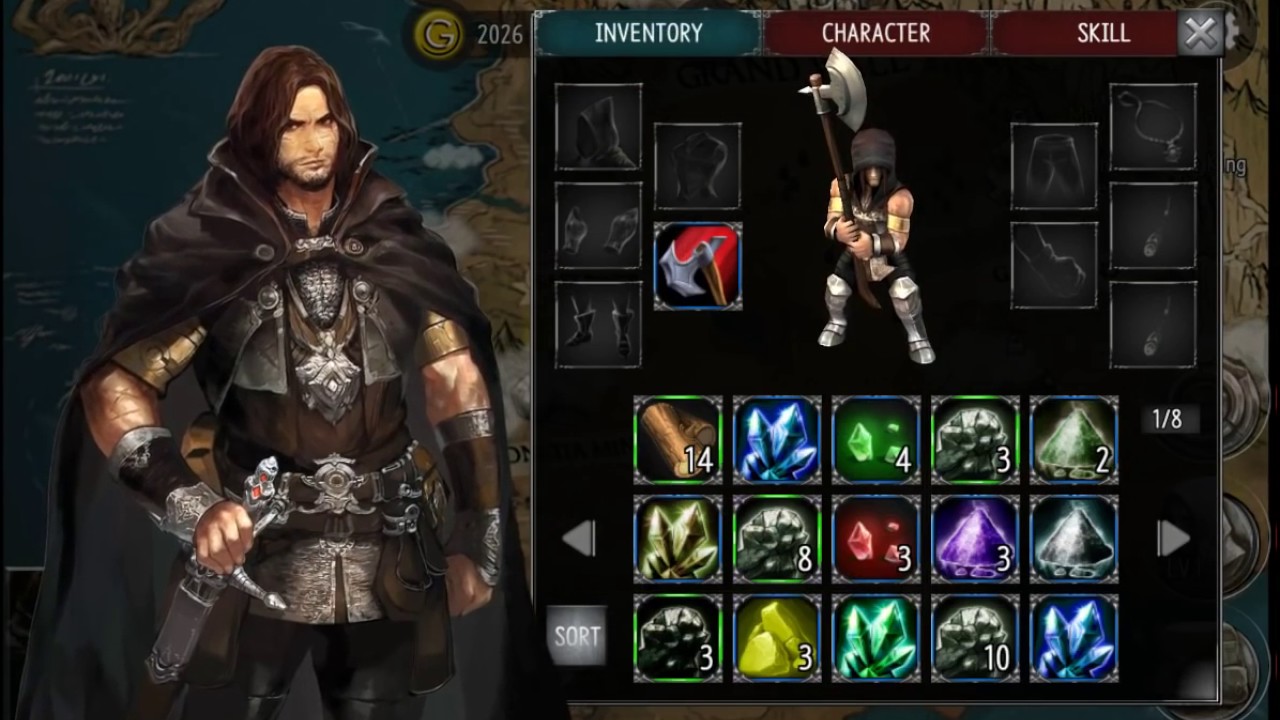Select the equipped axe weapon slot
The height and width of the screenshot is (720, 1280).
698,266
